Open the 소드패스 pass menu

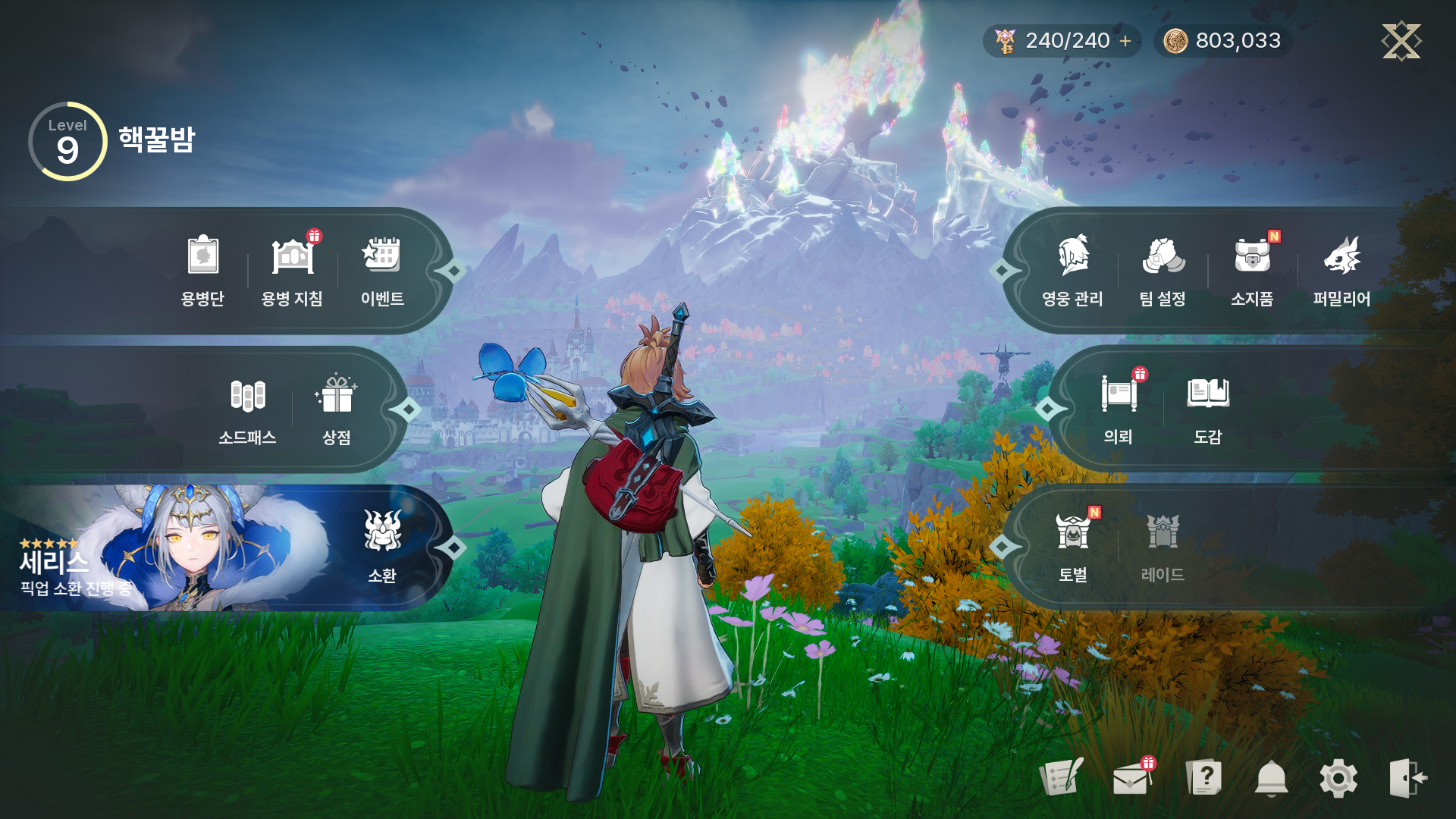pyautogui.click(x=247, y=409)
